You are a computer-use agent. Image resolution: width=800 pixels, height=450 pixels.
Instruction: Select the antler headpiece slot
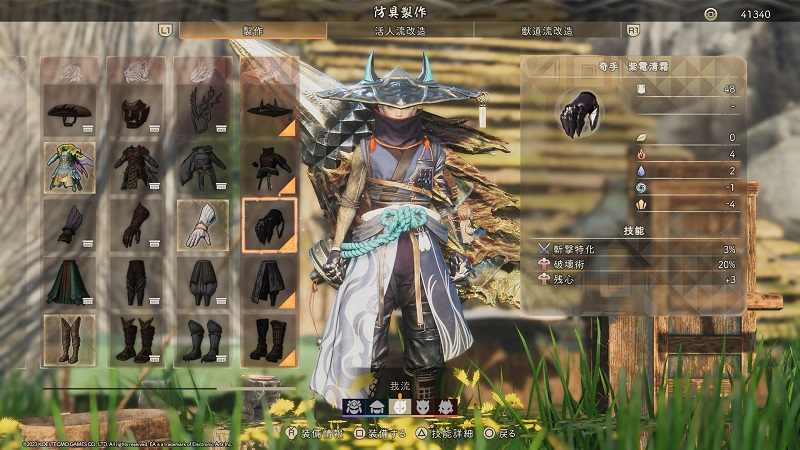pos(202,110)
